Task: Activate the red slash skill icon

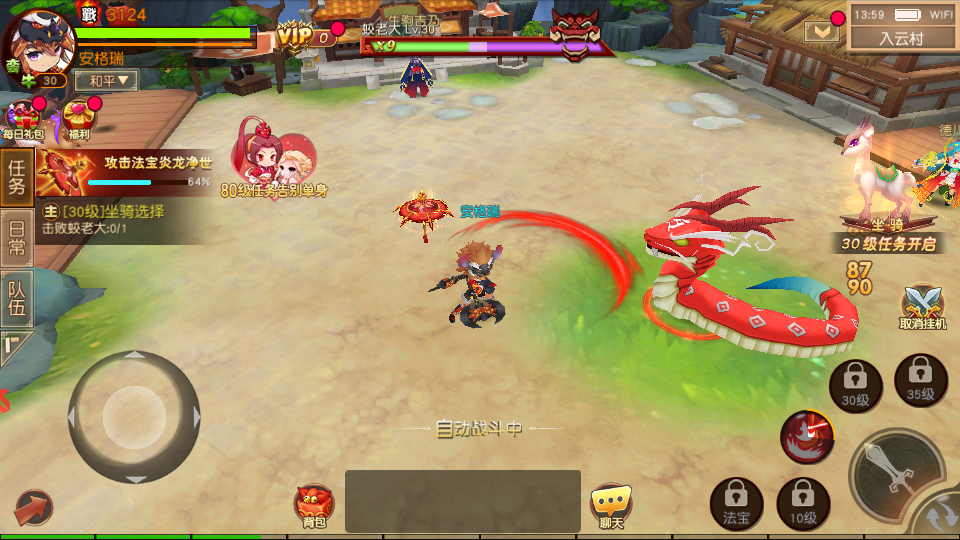Action: (x=807, y=436)
